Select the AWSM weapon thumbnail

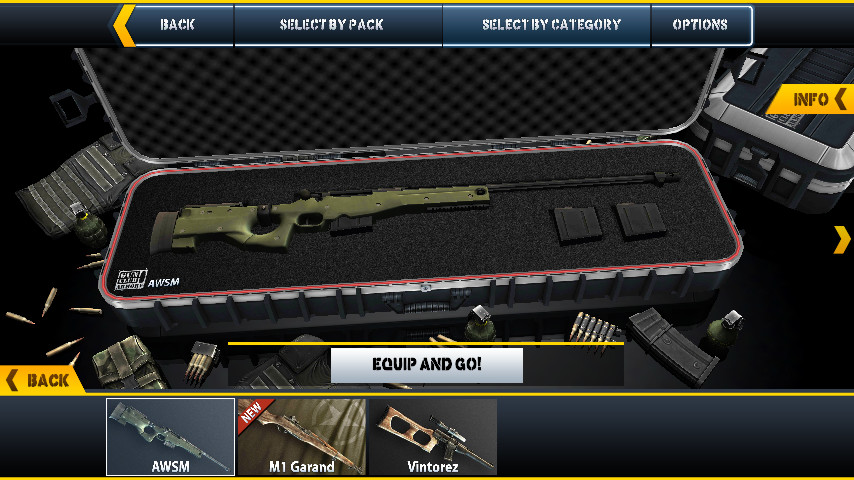pos(171,437)
